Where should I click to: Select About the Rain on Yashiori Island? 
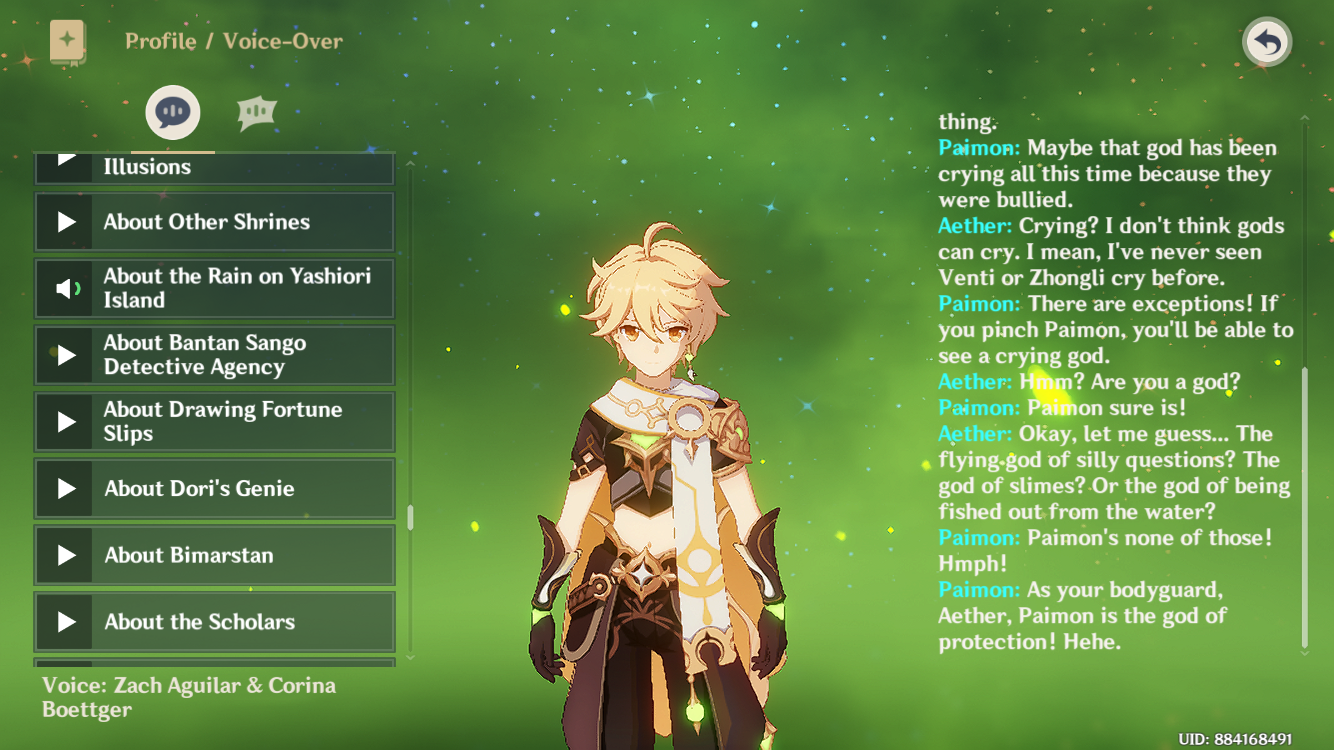215,289
